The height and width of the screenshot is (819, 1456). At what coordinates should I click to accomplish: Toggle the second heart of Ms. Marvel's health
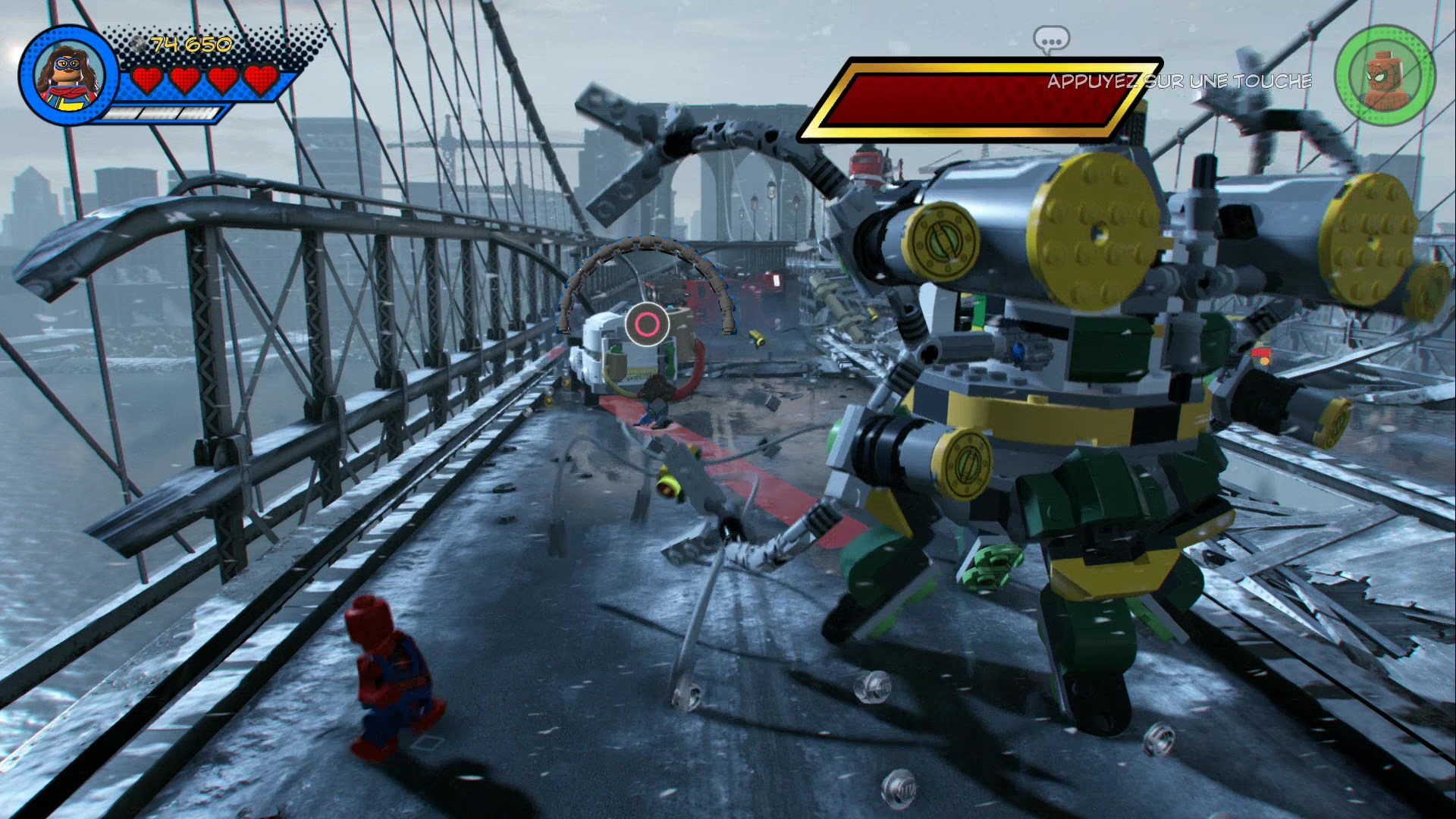[184, 77]
